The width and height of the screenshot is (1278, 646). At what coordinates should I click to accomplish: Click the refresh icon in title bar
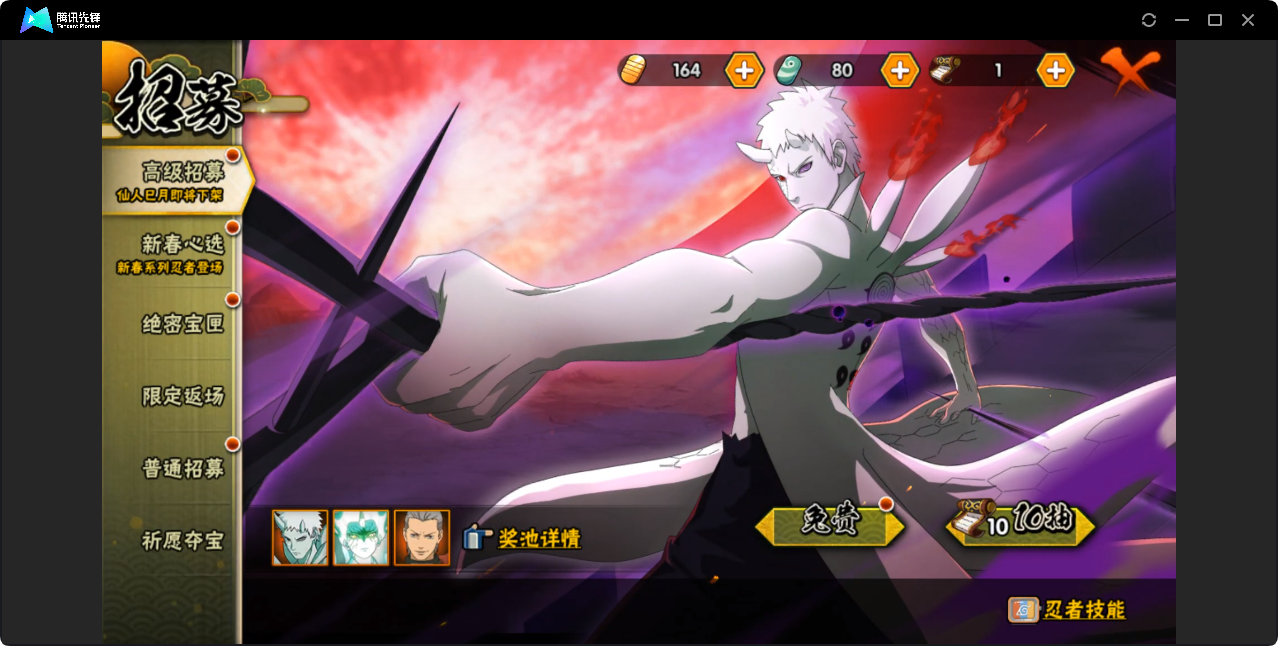tap(1149, 20)
